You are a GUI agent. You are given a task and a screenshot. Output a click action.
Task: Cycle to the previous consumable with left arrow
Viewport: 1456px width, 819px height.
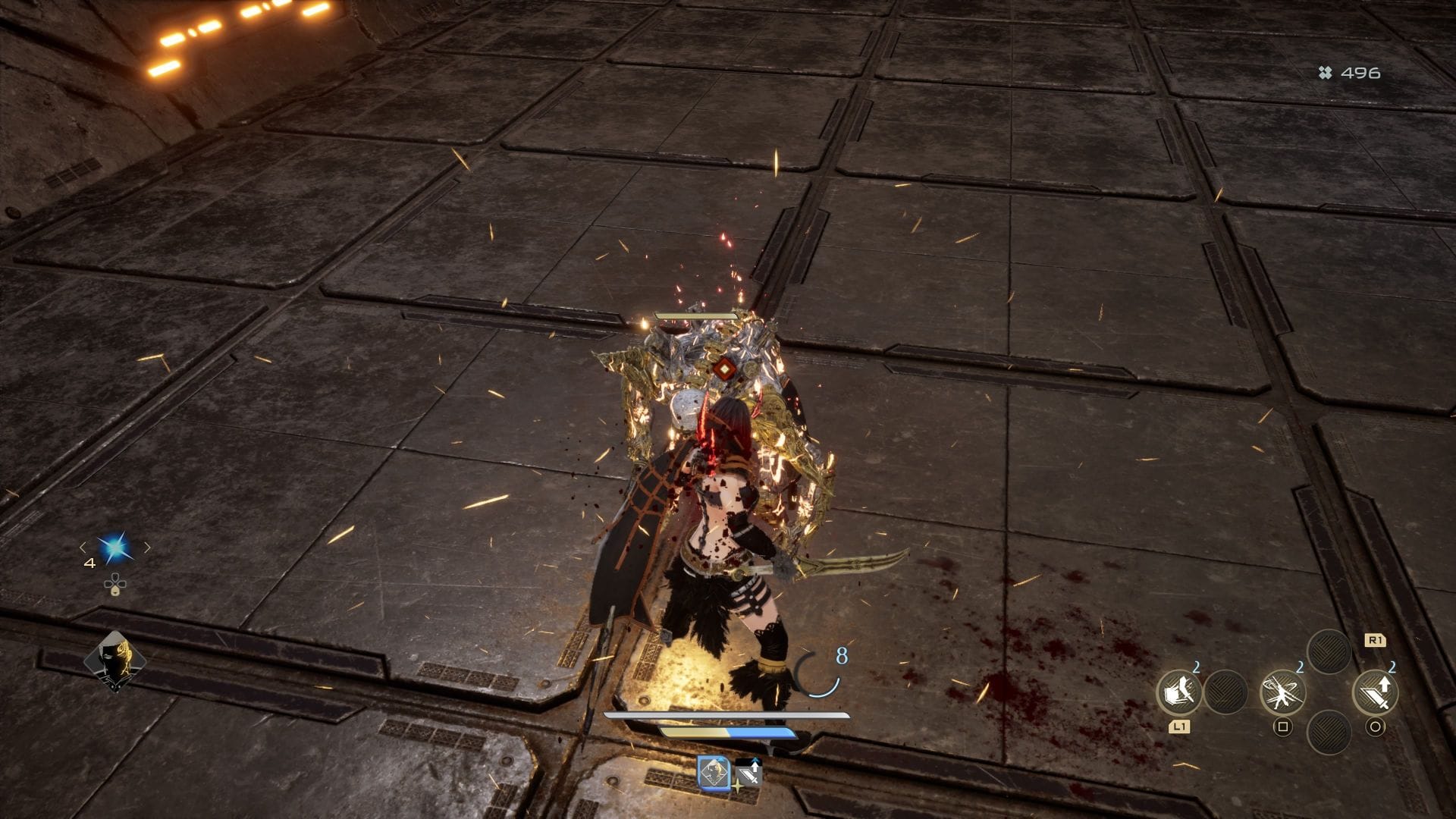(x=83, y=548)
